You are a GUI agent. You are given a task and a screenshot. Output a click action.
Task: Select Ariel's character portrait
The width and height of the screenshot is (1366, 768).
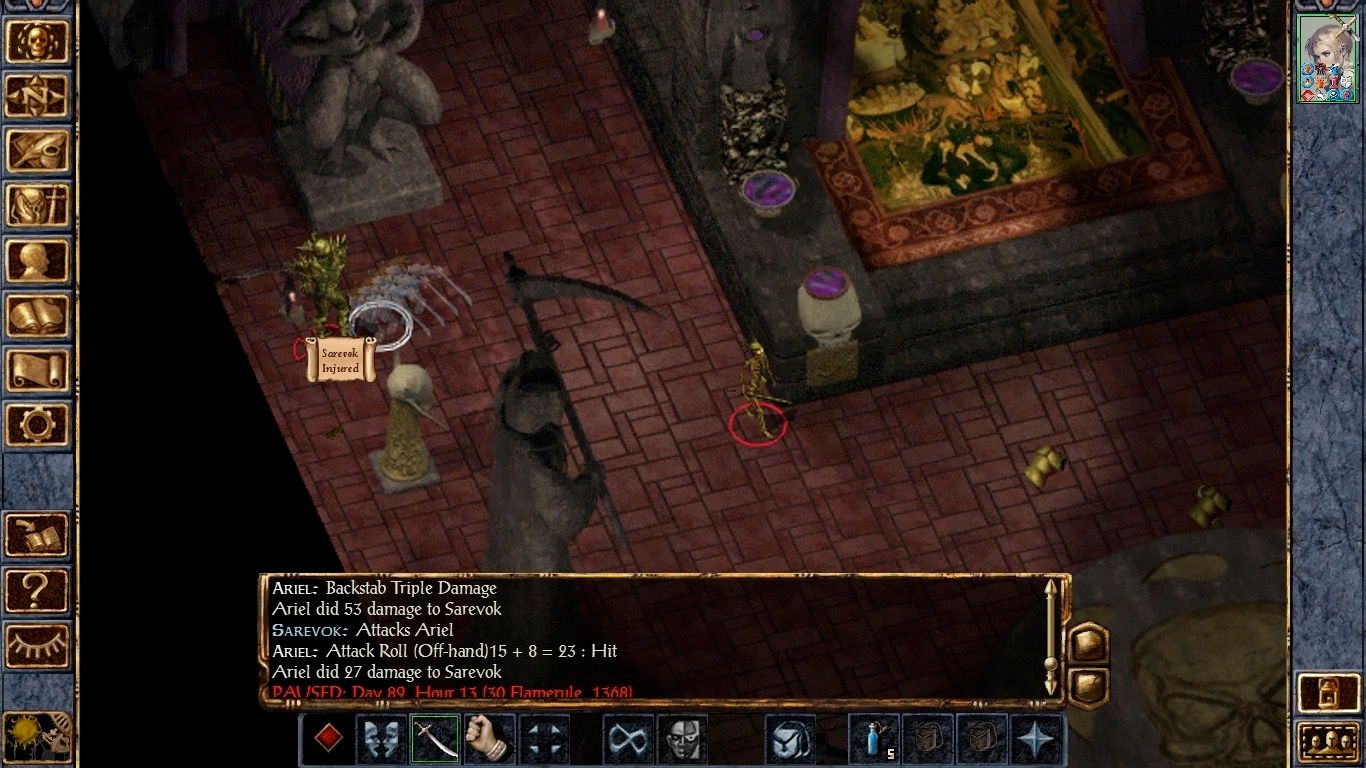tap(1327, 60)
